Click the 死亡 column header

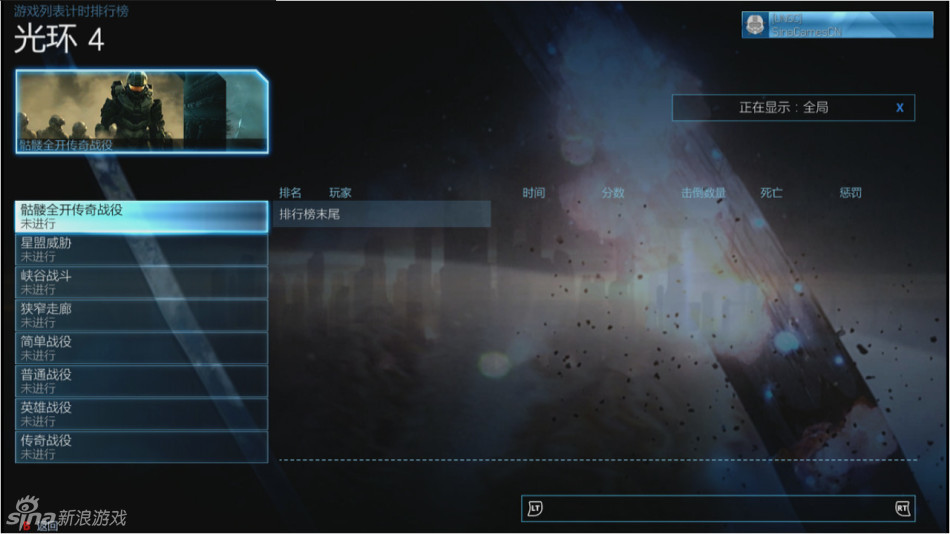click(771, 193)
